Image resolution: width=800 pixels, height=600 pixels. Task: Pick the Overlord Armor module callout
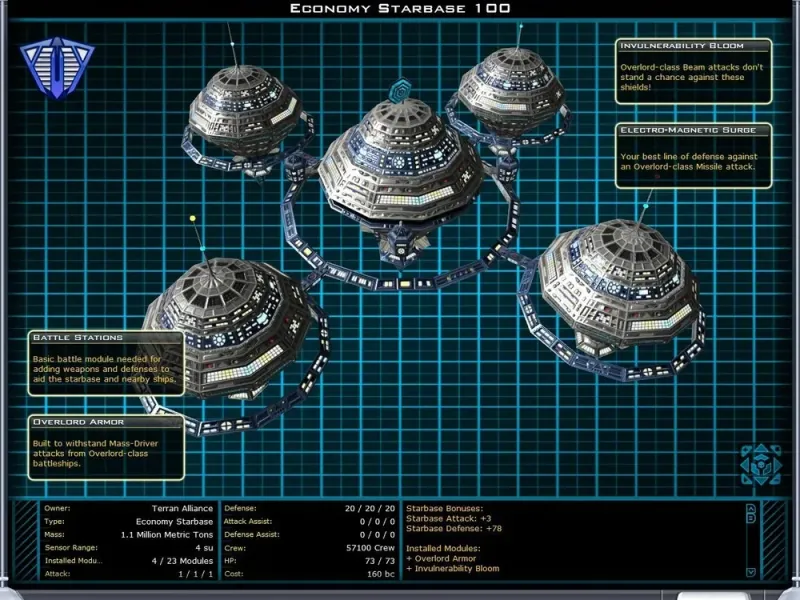coord(107,447)
